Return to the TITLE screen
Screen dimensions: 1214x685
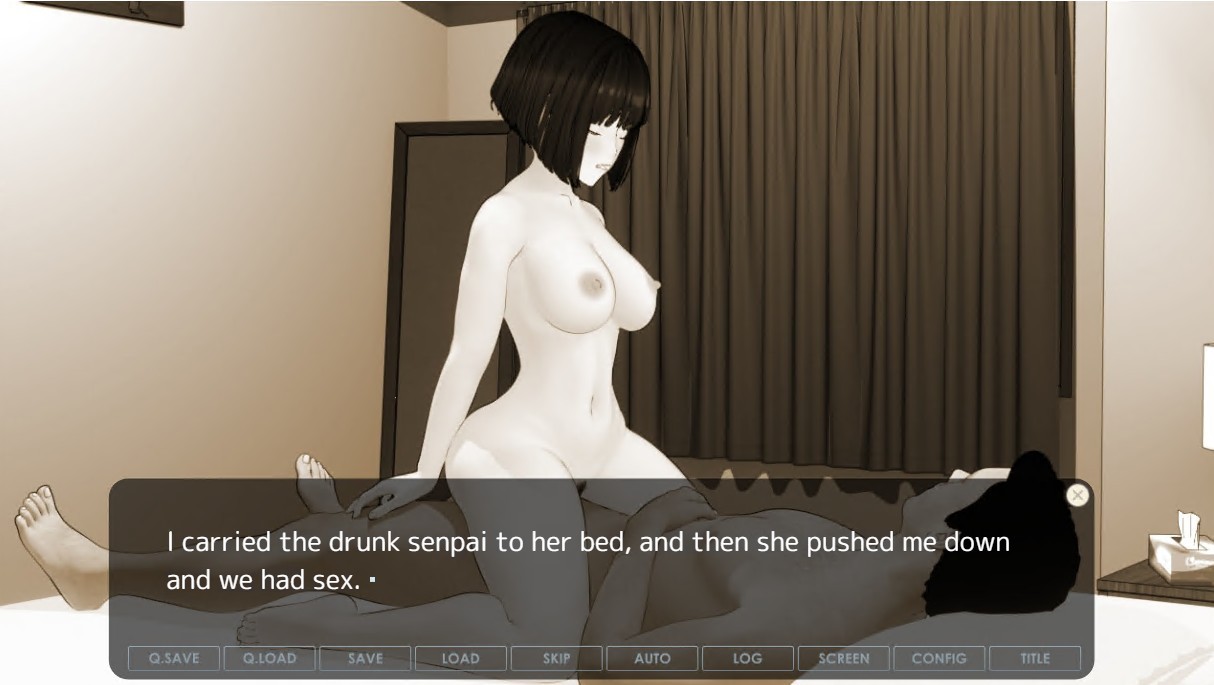(x=1035, y=658)
